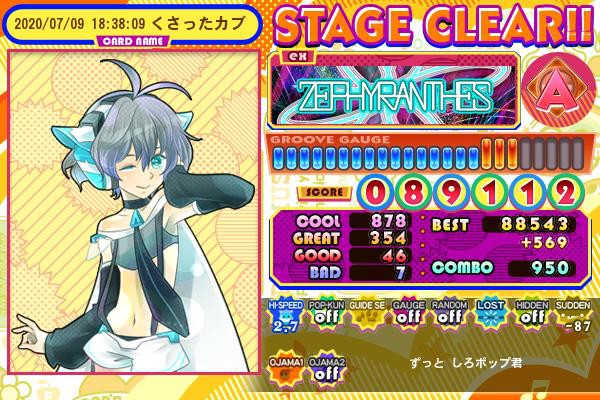
Task: Toggle the POP-KUN option
Action: point(325,316)
